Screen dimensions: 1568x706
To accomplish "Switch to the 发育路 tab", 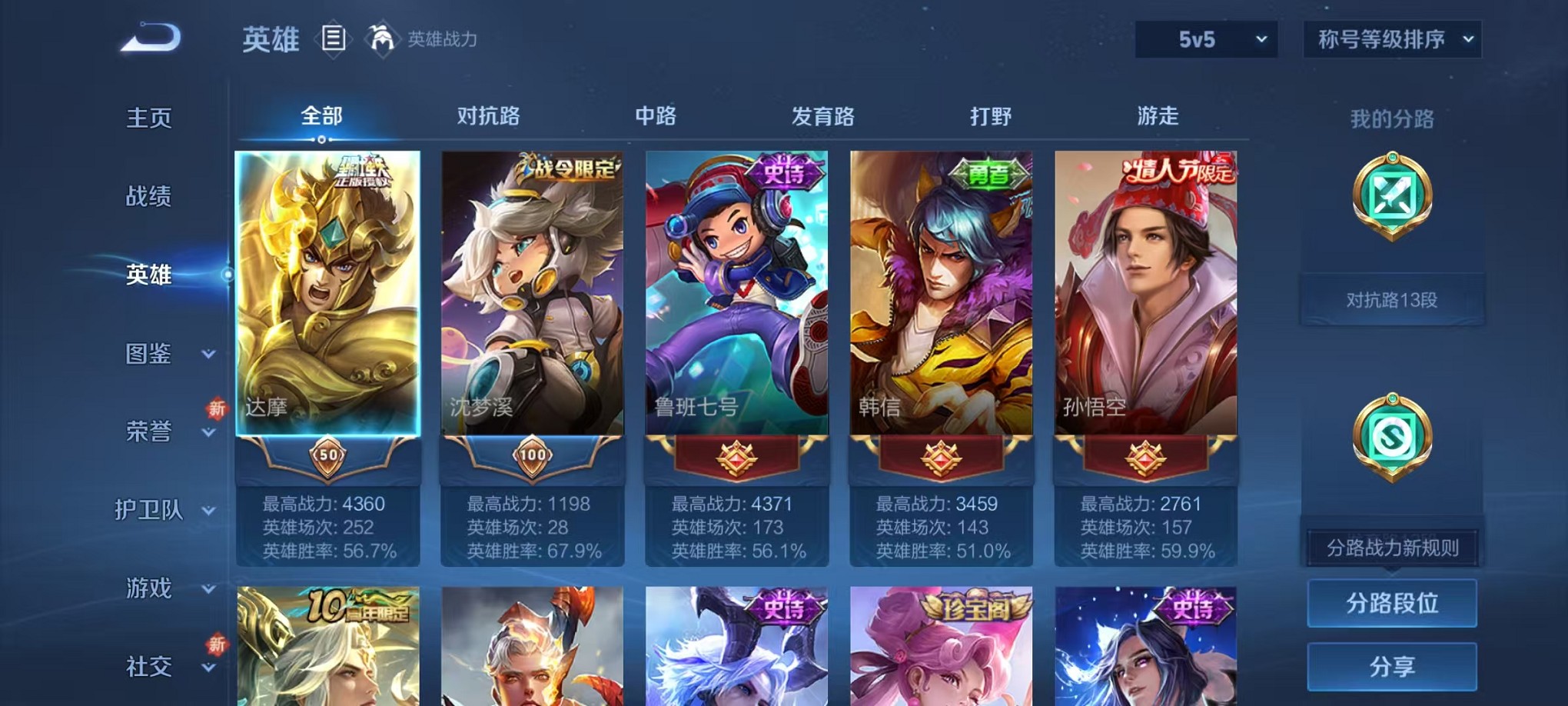I will tap(824, 117).
